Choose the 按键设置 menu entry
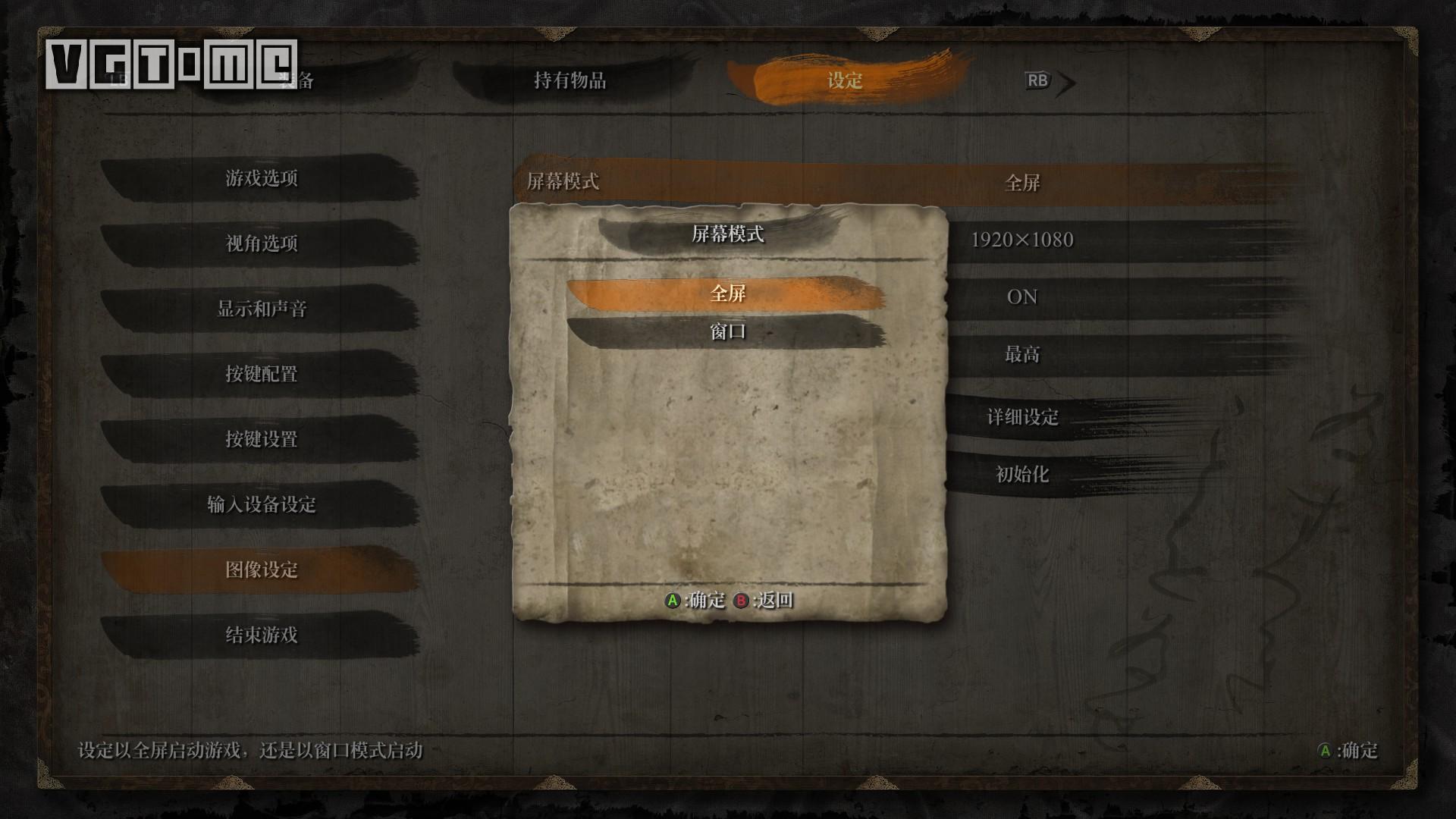 (261, 439)
